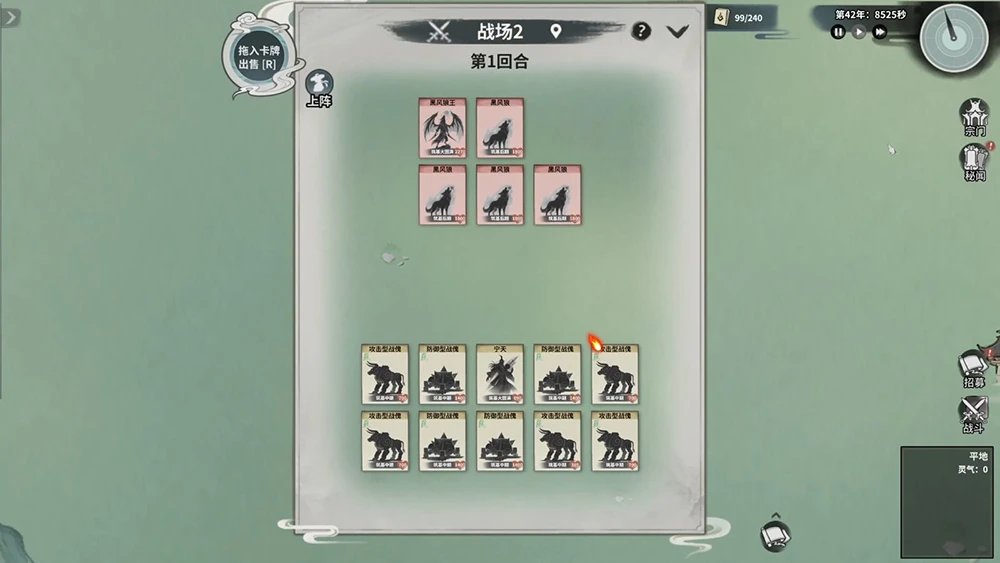Select the 宁天 hero card
1000x563 pixels.
500,374
